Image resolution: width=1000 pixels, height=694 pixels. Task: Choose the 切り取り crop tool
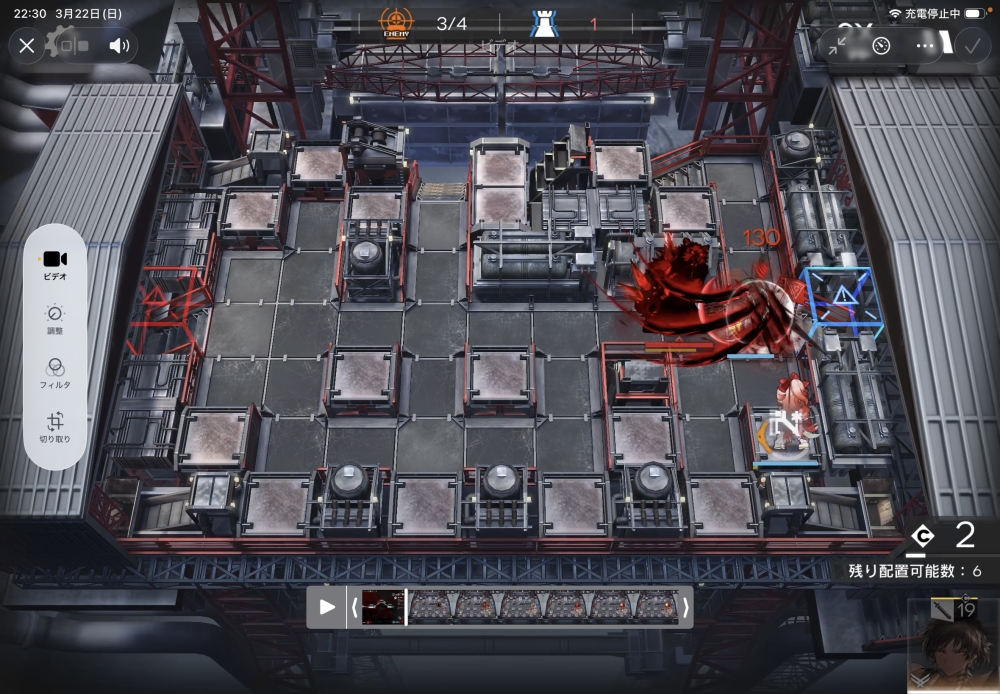pos(55,427)
